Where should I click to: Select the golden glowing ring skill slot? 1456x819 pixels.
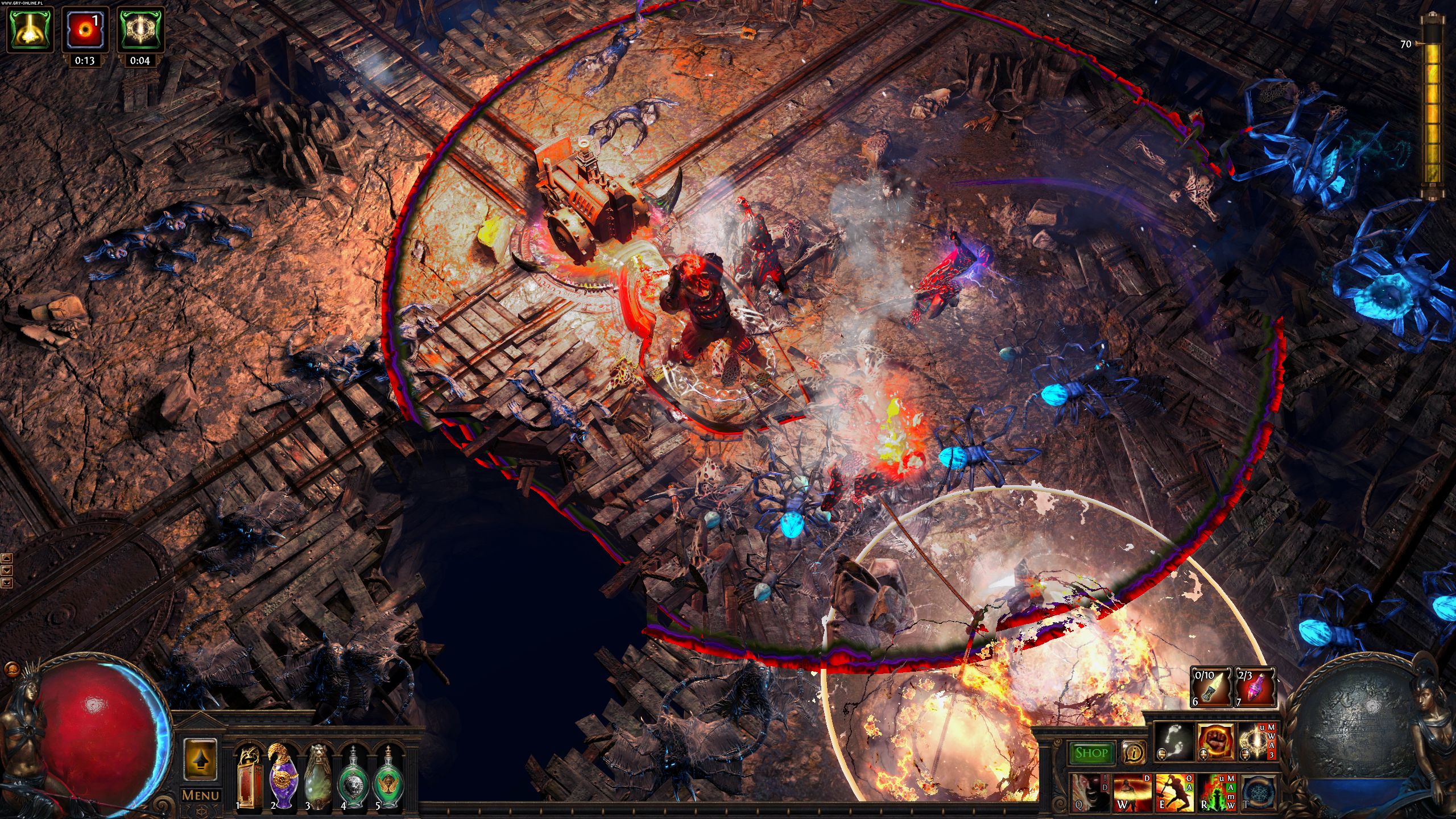[x=1255, y=742]
